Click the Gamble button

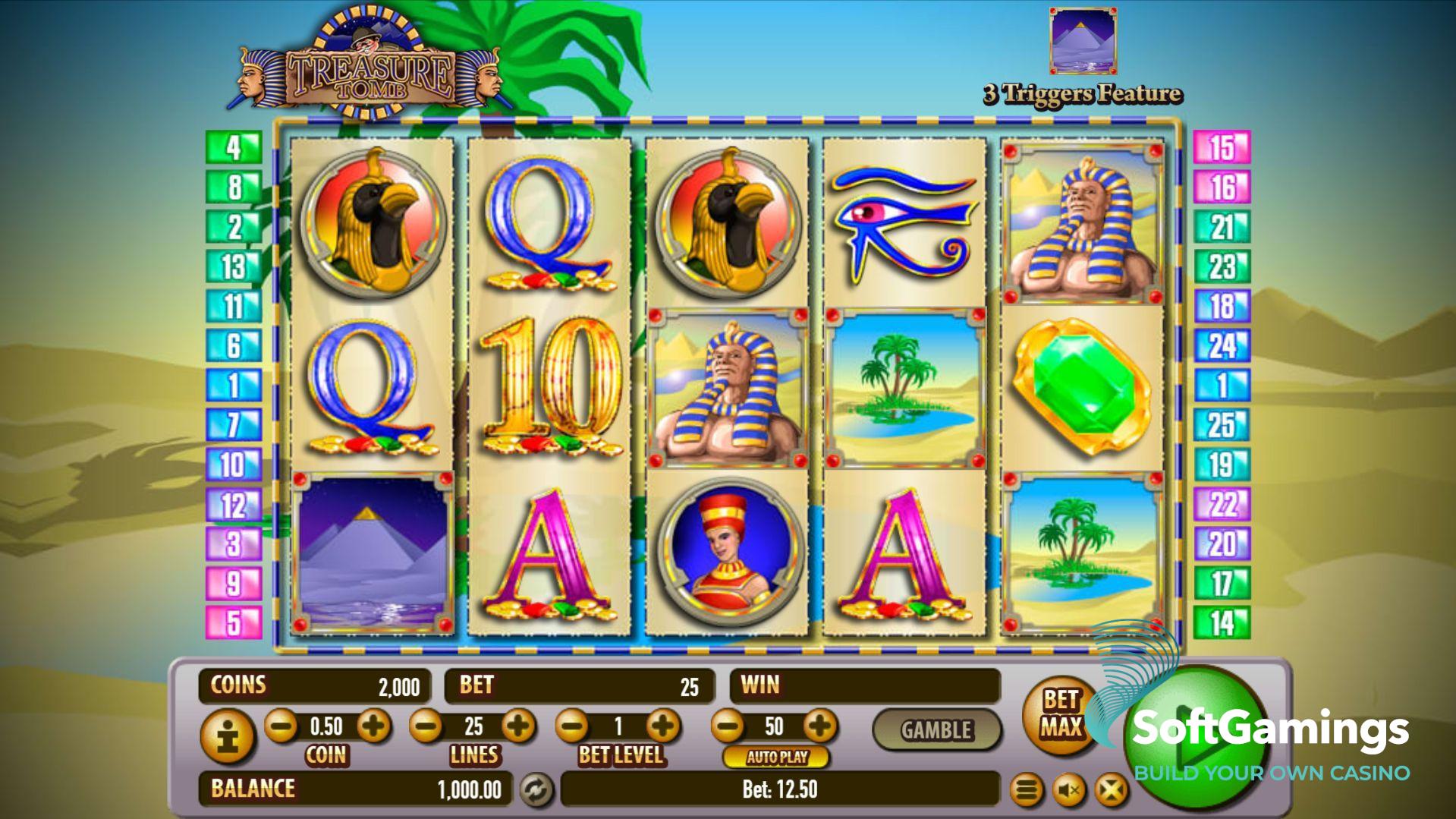936,730
